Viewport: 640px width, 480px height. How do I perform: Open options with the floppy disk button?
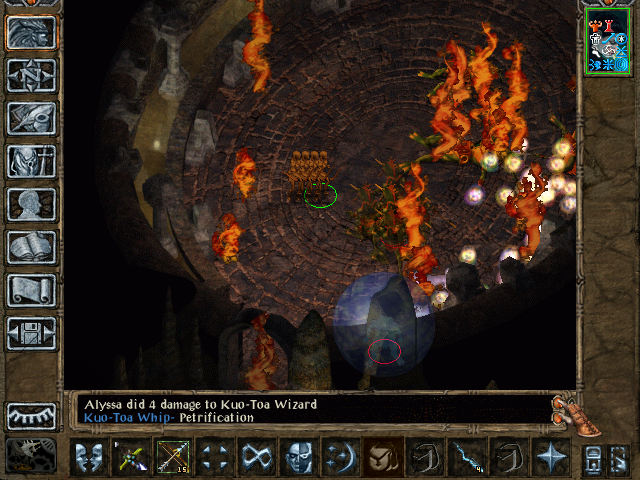31,334
